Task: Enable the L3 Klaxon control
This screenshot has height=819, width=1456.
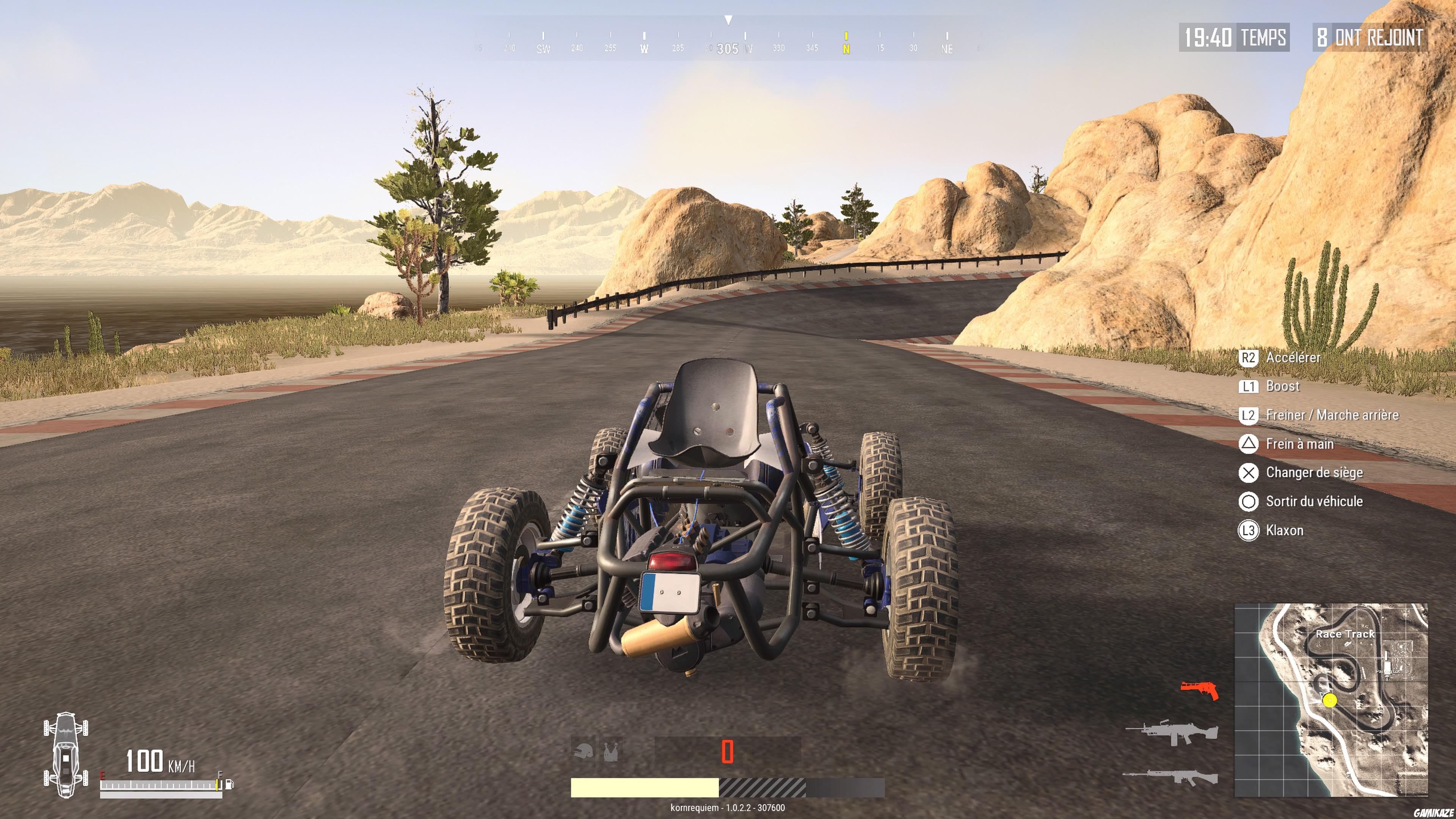Action: click(x=1248, y=530)
